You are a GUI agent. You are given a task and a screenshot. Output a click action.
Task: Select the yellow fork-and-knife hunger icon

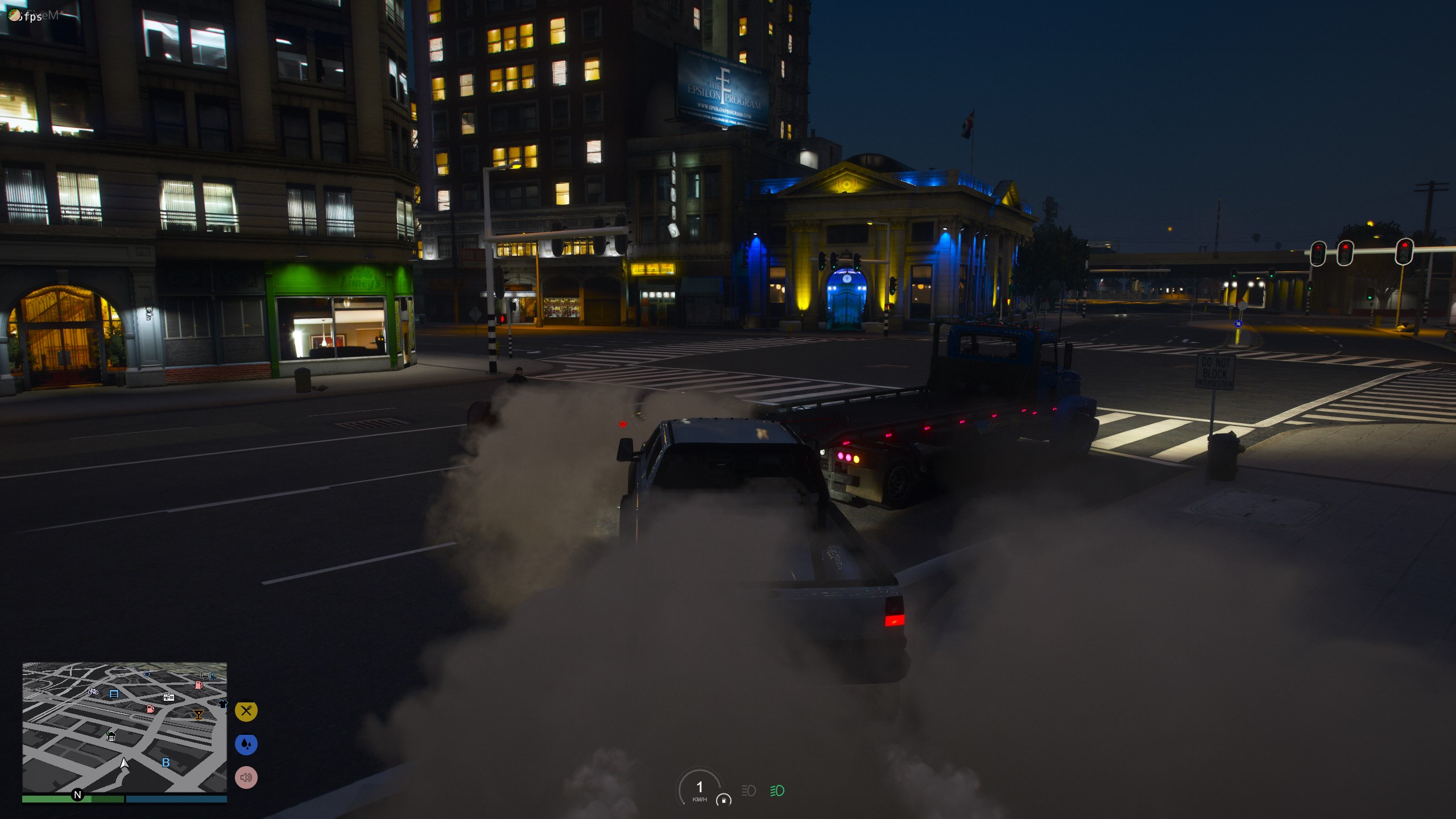[x=246, y=711]
